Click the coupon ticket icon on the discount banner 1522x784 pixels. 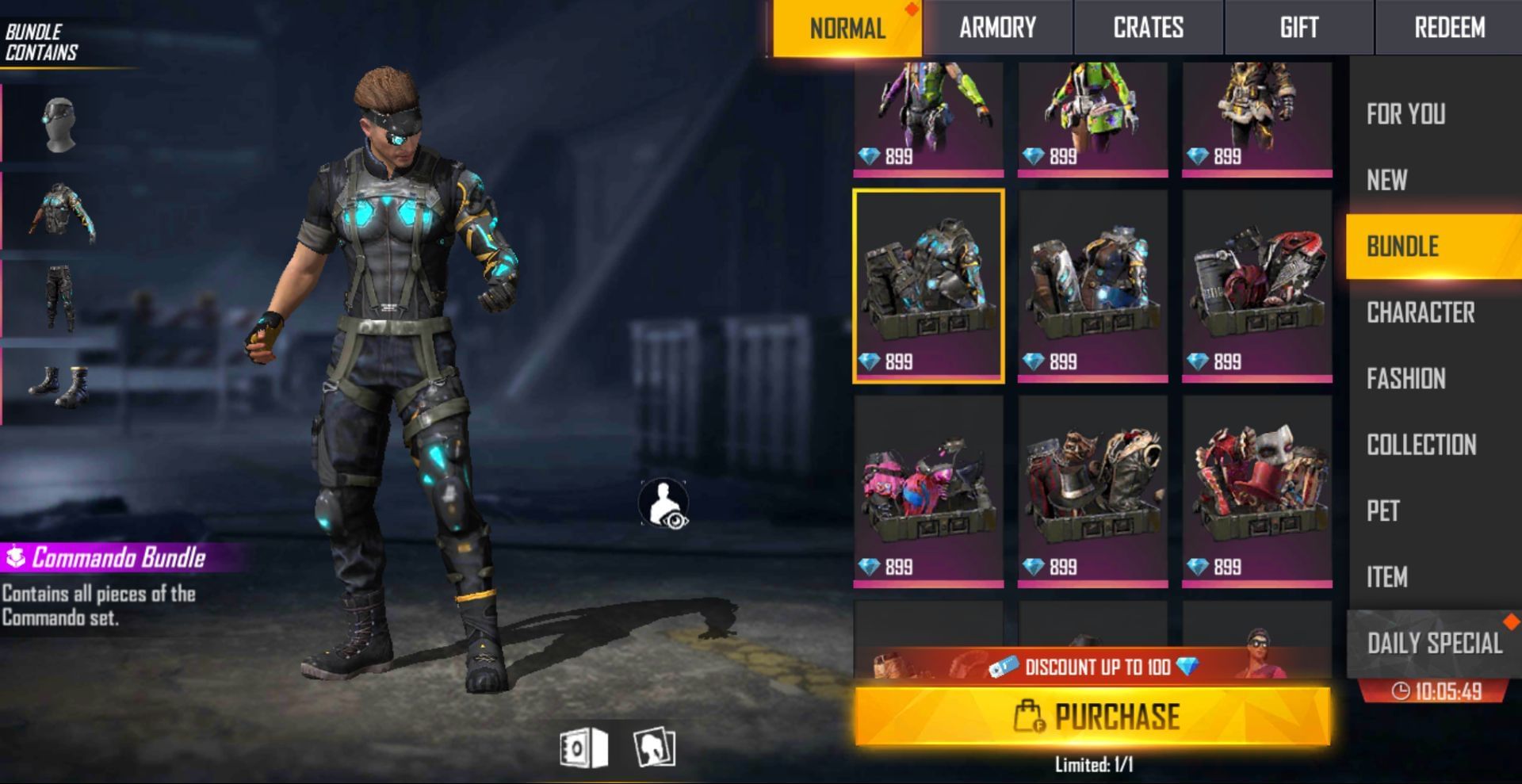(1004, 667)
